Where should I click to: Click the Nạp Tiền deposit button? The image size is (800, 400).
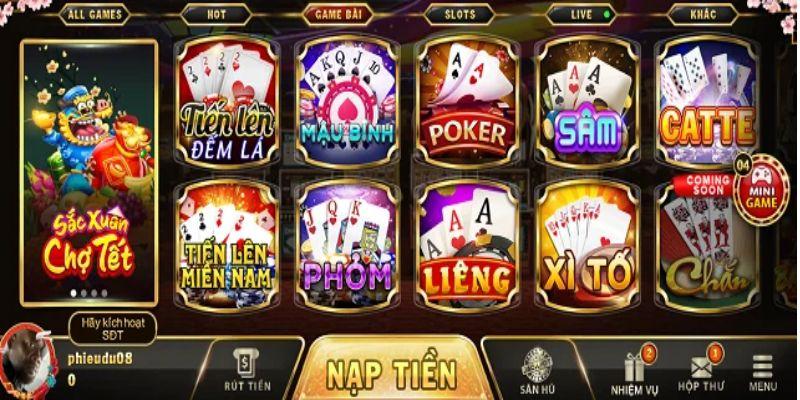click(391, 372)
